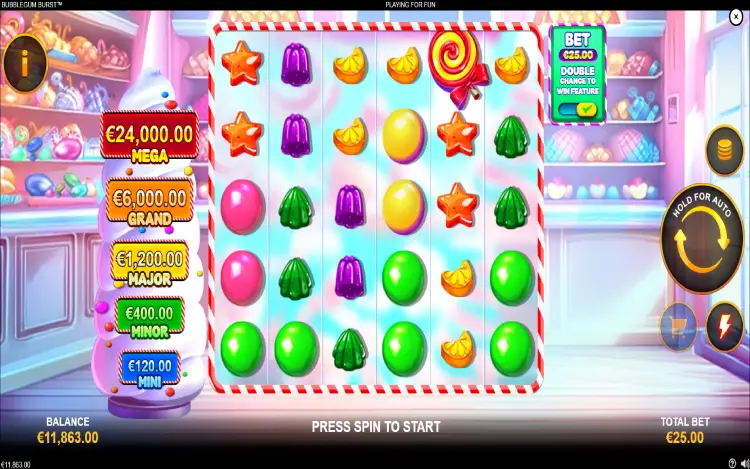This screenshot has height=469, width=750.
Task: Activate the lightning bolt turbo spin
Action: click(x=724, y=326)
